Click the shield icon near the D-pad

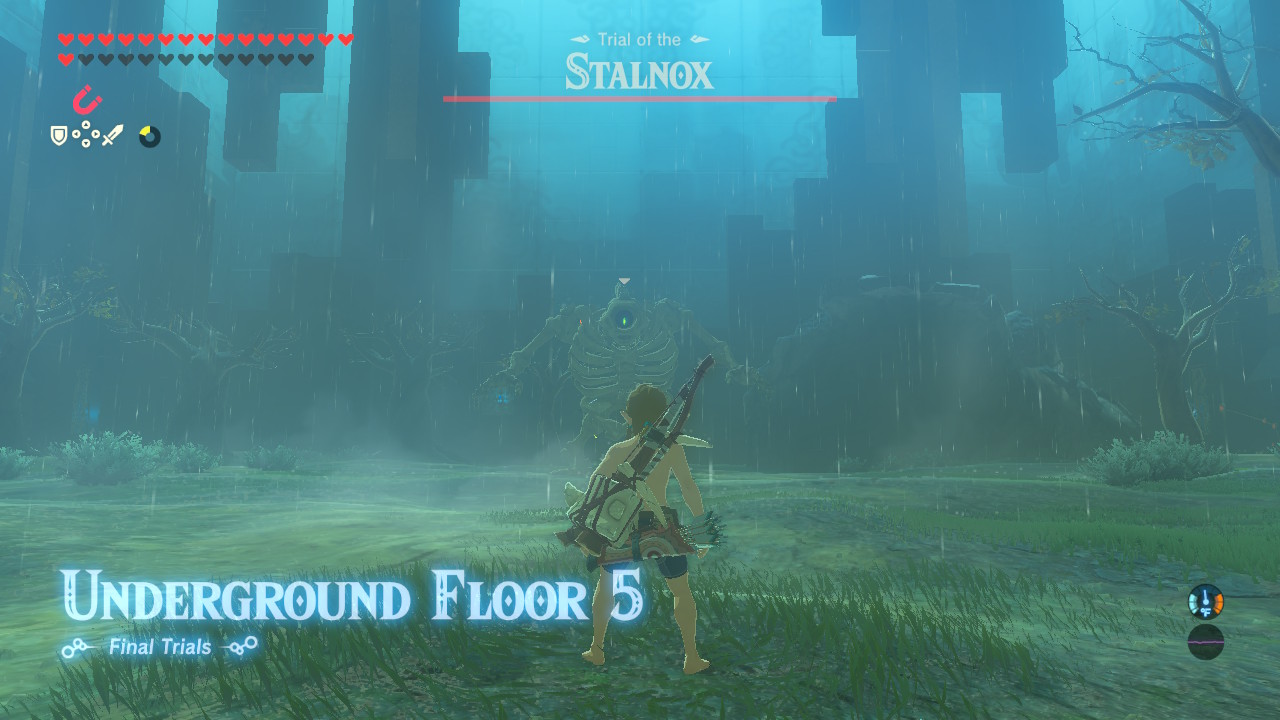pyautogui.click(x=58, y=136)
